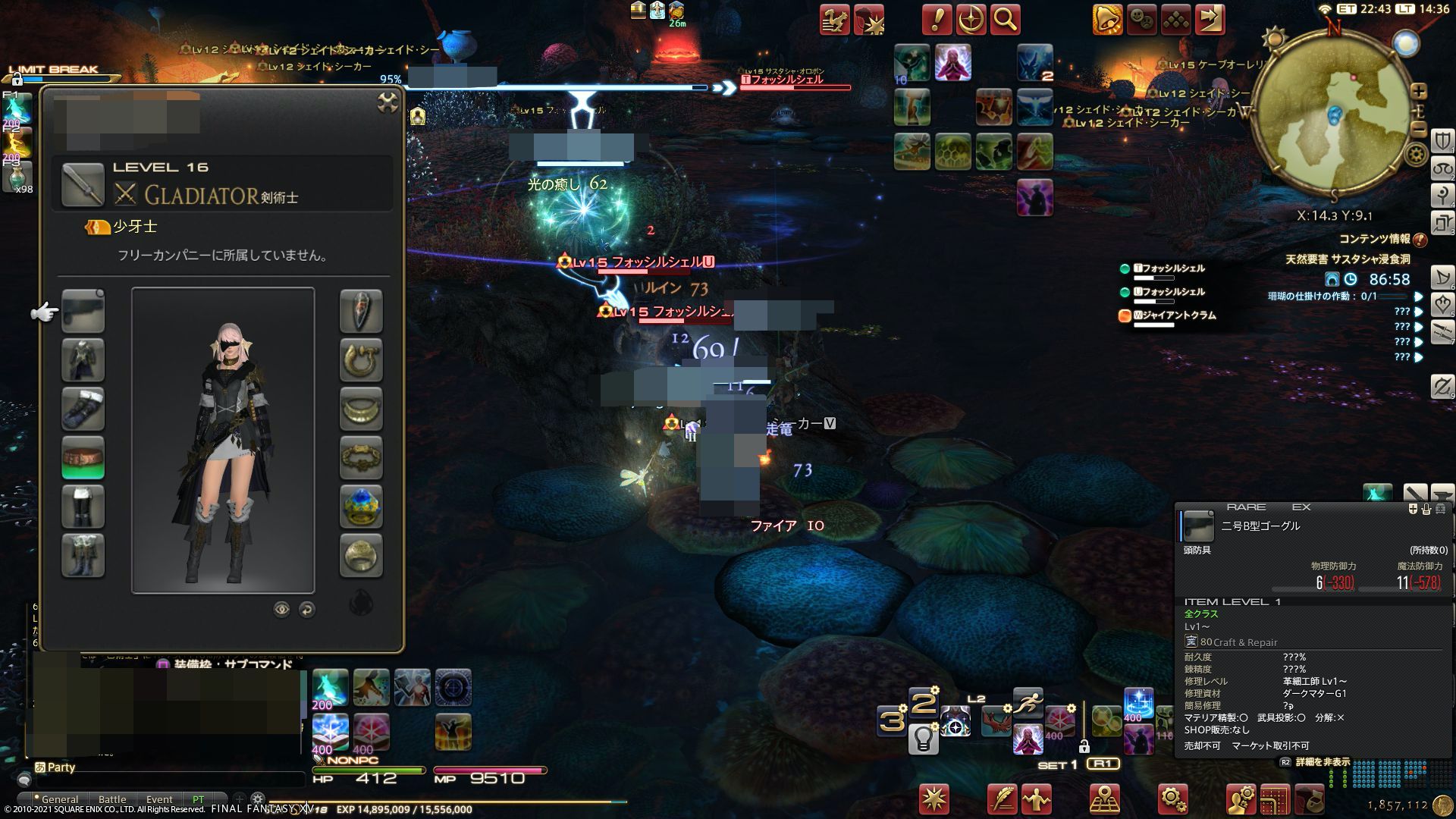Viewport: 1456px width, 819px height.
Task: Select the PT chat tab
Action: [x=199, y=799]
